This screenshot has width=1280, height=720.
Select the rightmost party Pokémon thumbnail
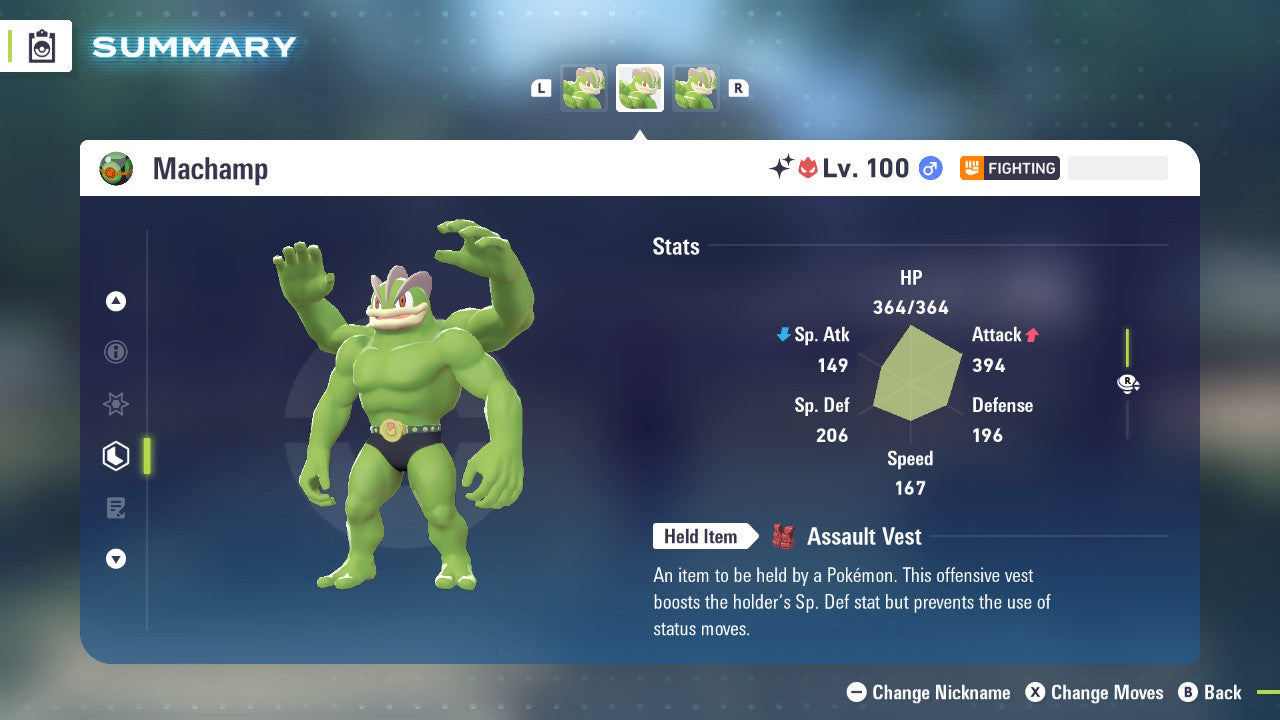point(696,88)
